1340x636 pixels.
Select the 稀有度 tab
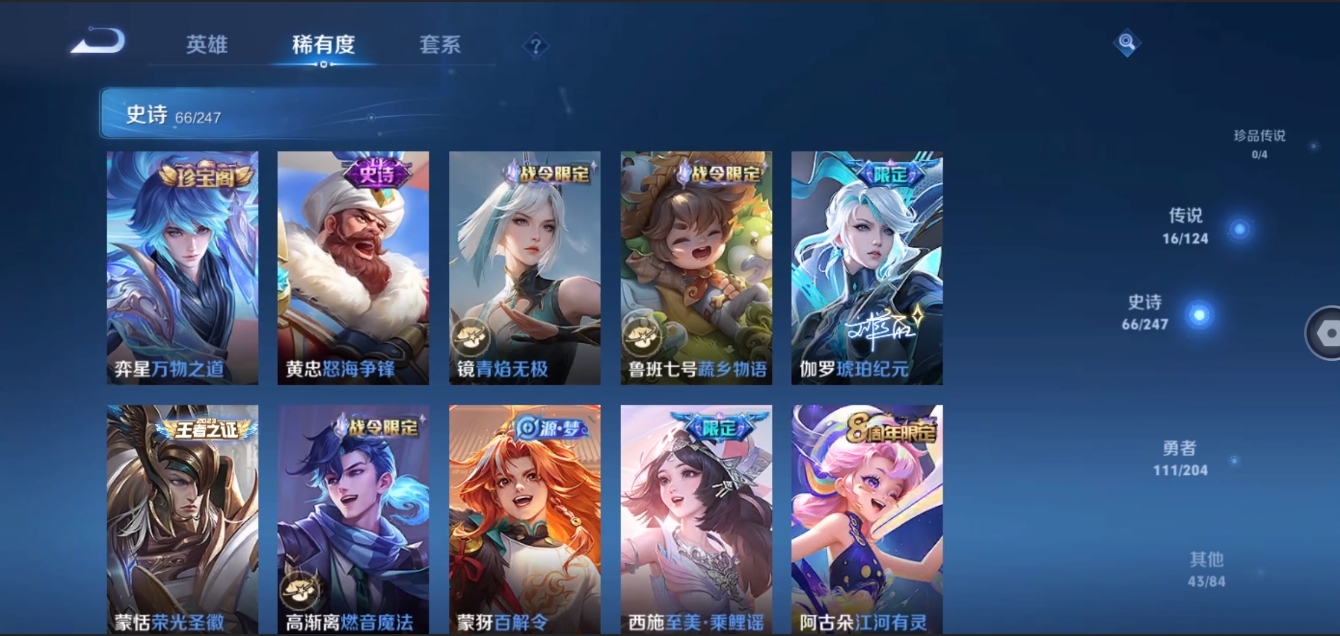tap(323, 45)
